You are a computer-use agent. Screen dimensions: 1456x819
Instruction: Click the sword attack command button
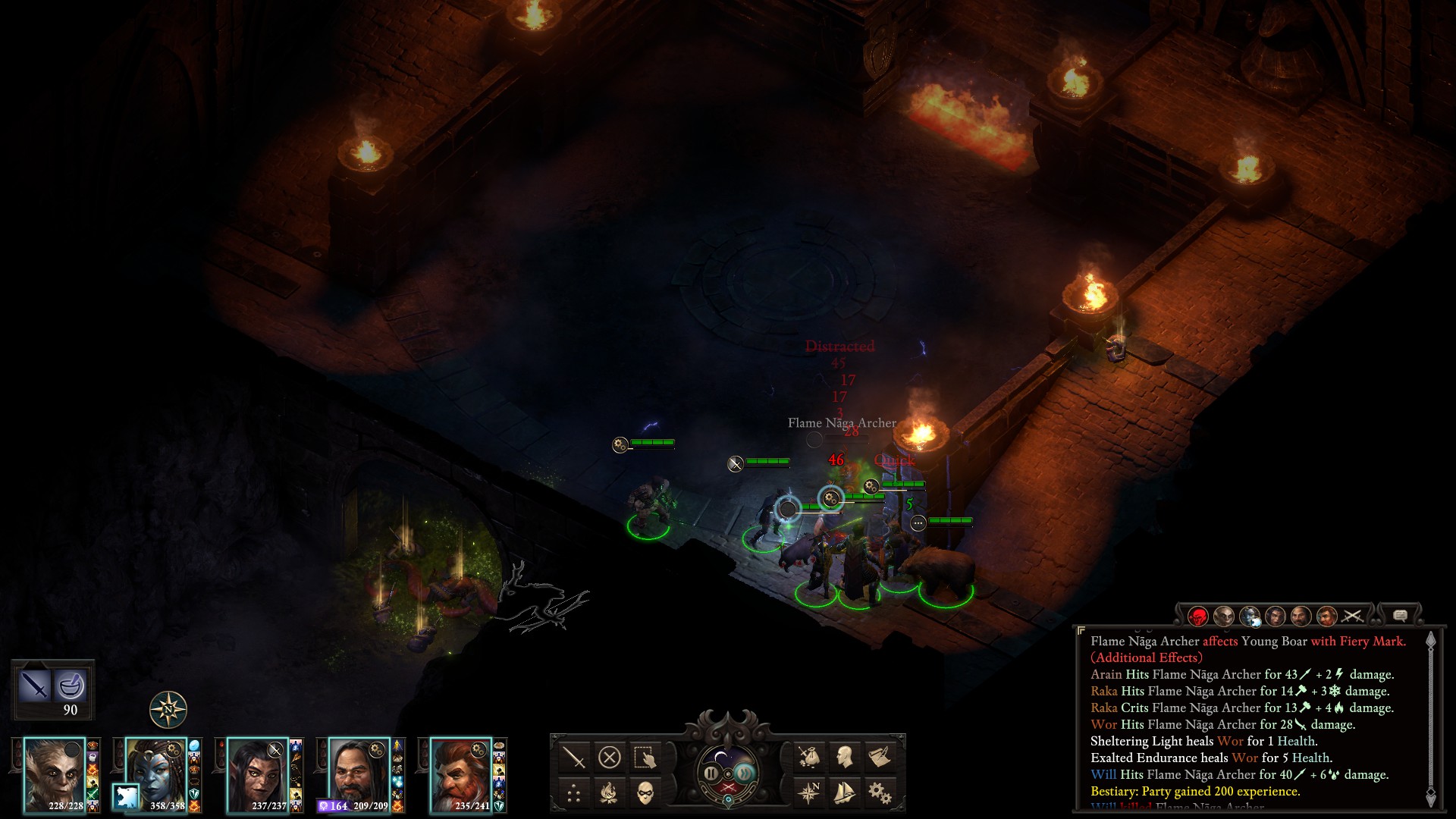click(x=574, y=757)
